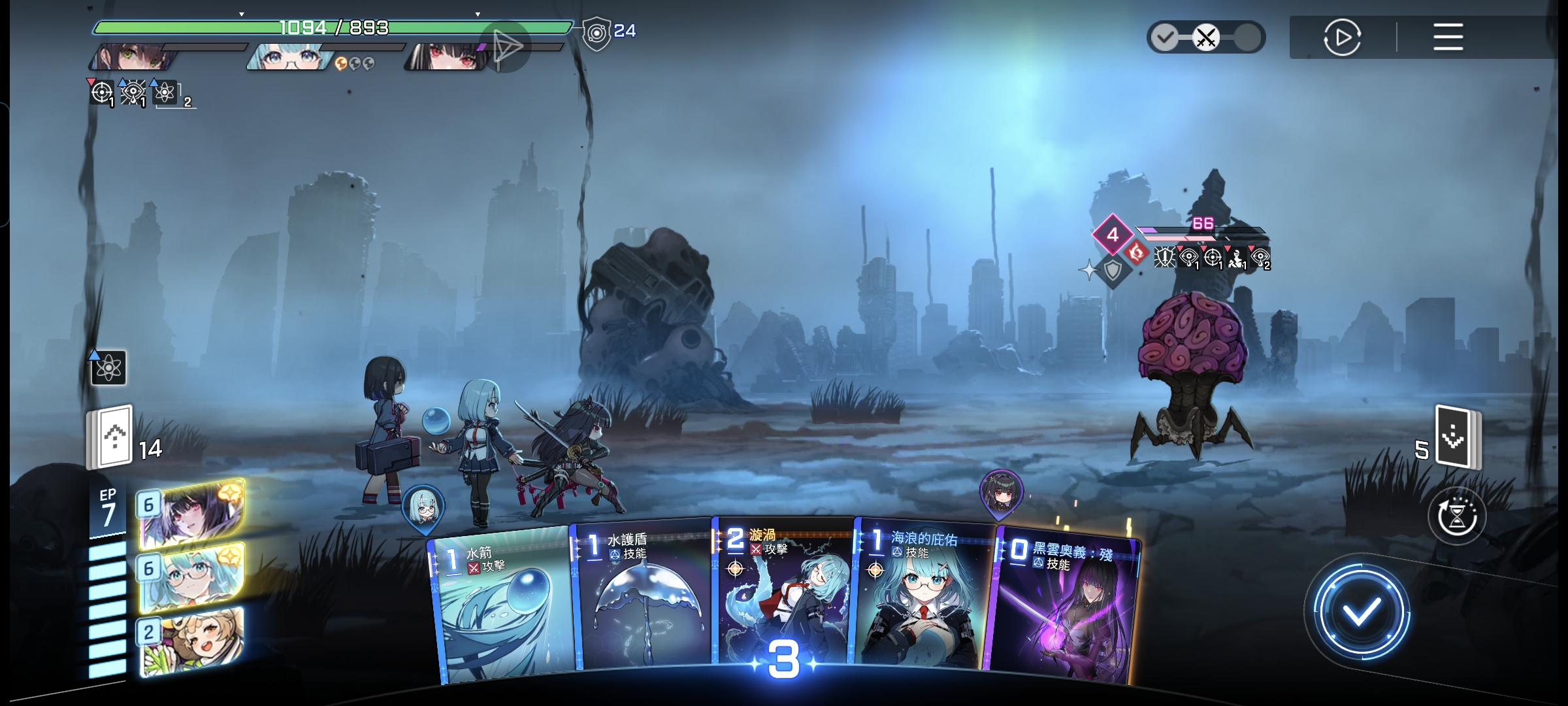Screen dimensions: 1568x706
Task: Inspect the atom buff icon above the deck
Action: pos(108,369)
